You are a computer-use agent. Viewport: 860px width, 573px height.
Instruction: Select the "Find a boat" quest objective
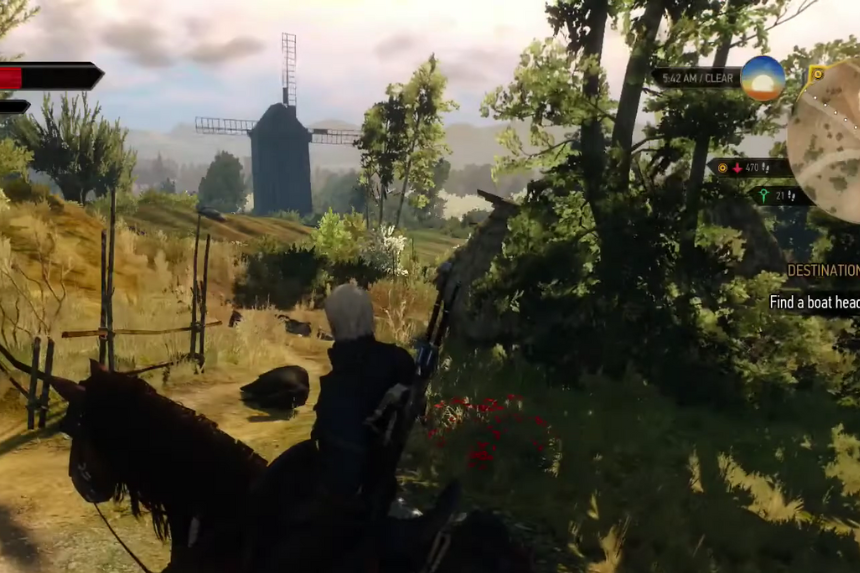click(x=814, y=302)
